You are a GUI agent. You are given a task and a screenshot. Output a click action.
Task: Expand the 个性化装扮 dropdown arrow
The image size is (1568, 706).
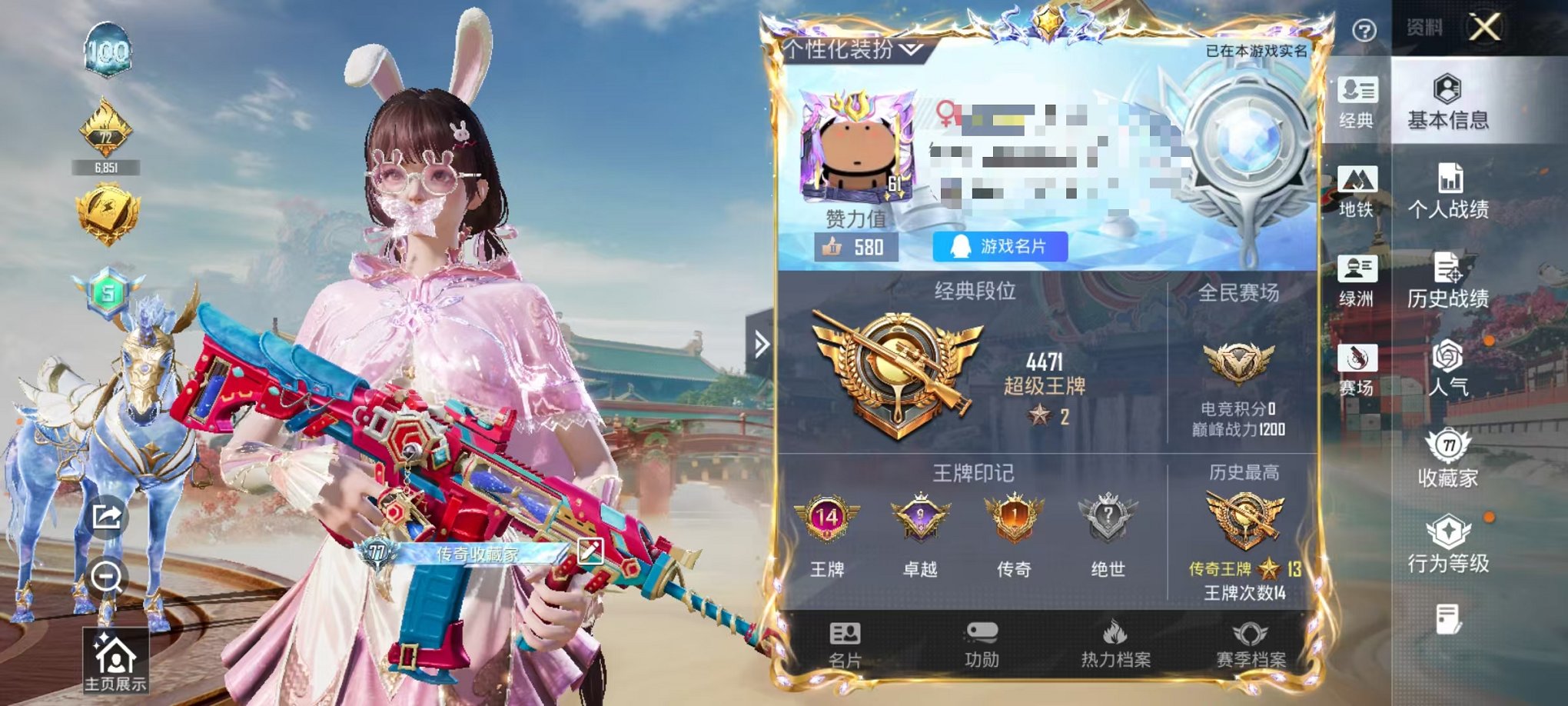910,48
